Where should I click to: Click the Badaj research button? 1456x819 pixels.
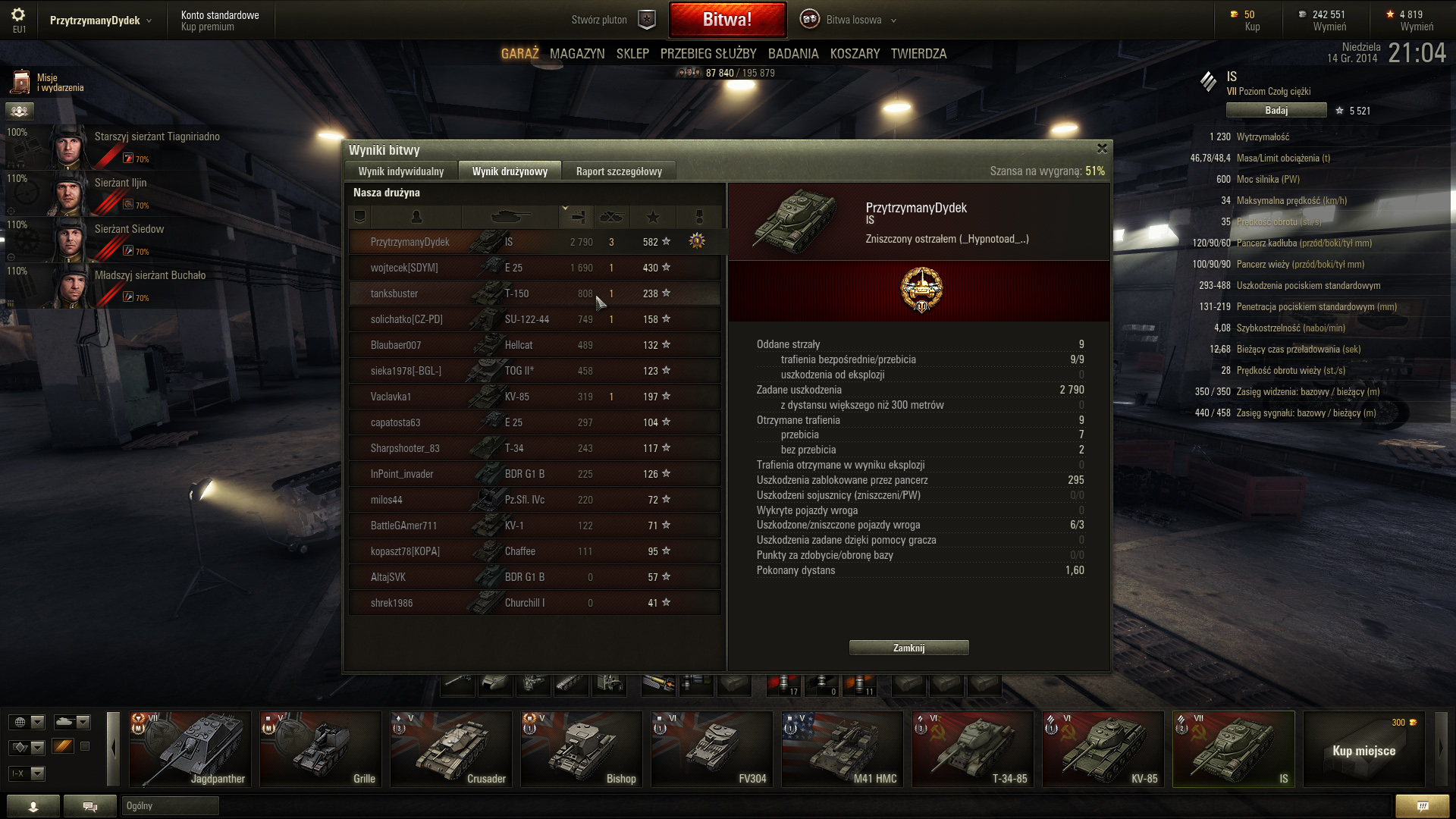tap(1276, 111)
